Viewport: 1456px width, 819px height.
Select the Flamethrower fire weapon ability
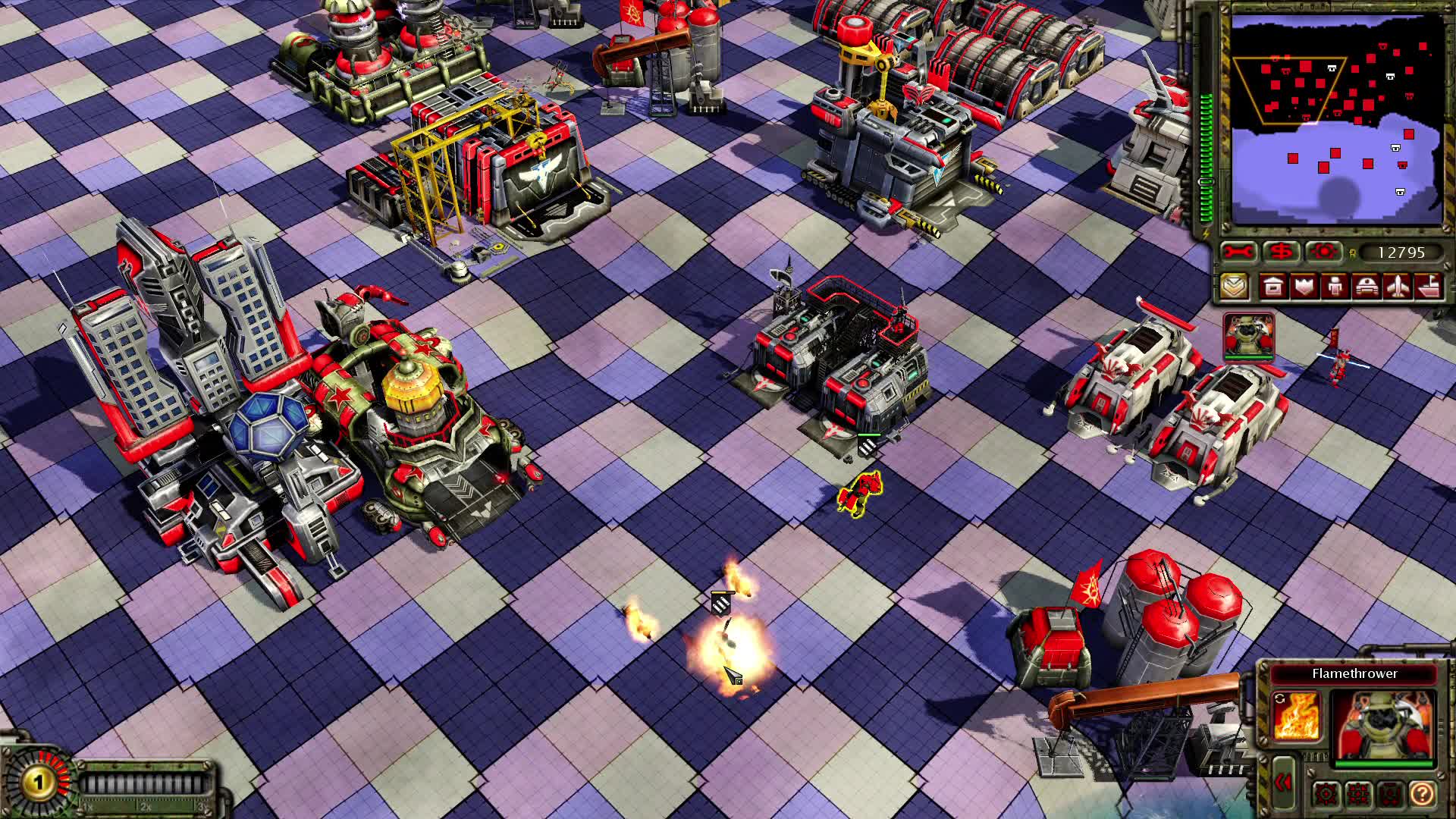tap(1297, 716)
